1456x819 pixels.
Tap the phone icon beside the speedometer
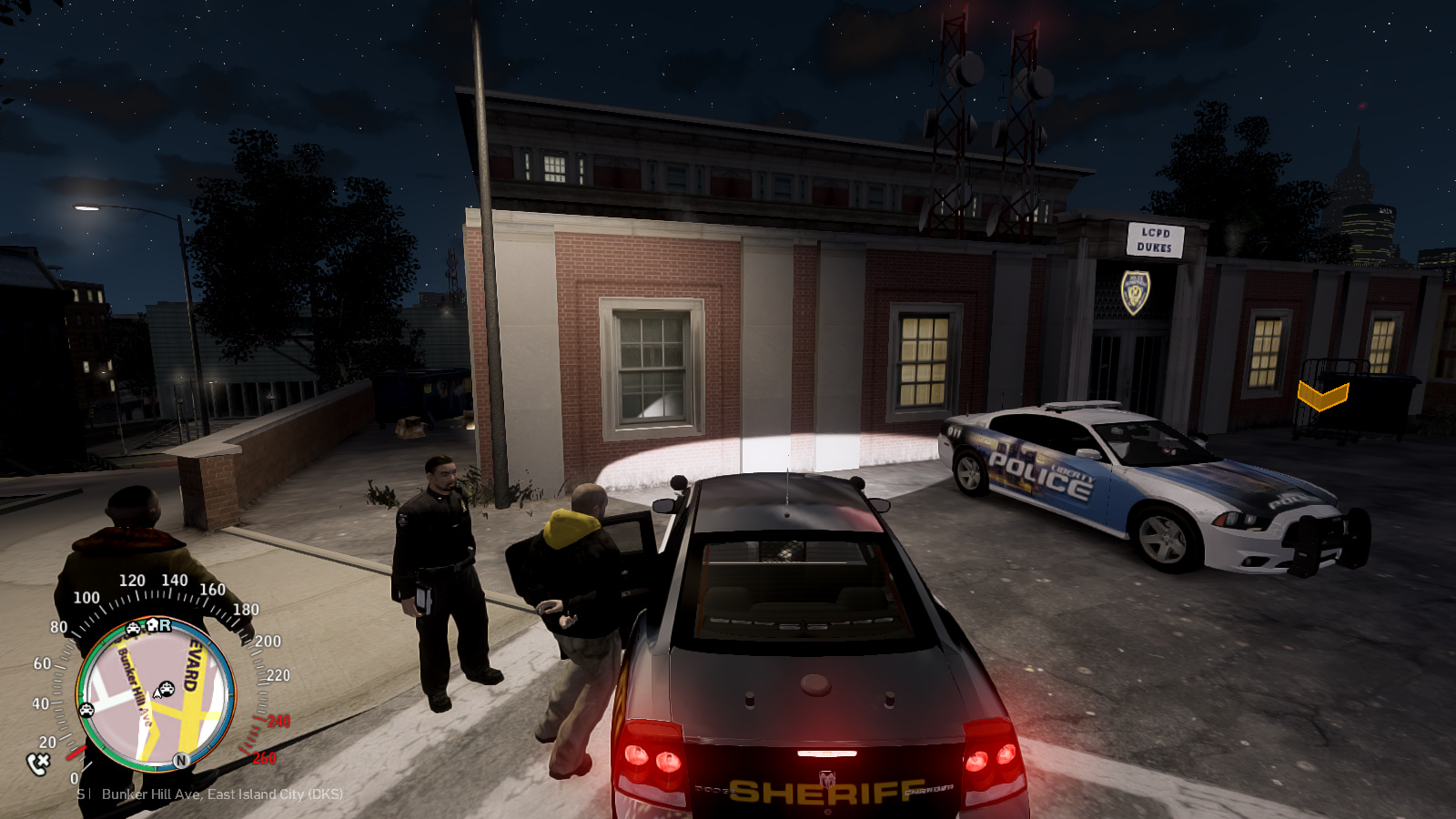[38, 763]
